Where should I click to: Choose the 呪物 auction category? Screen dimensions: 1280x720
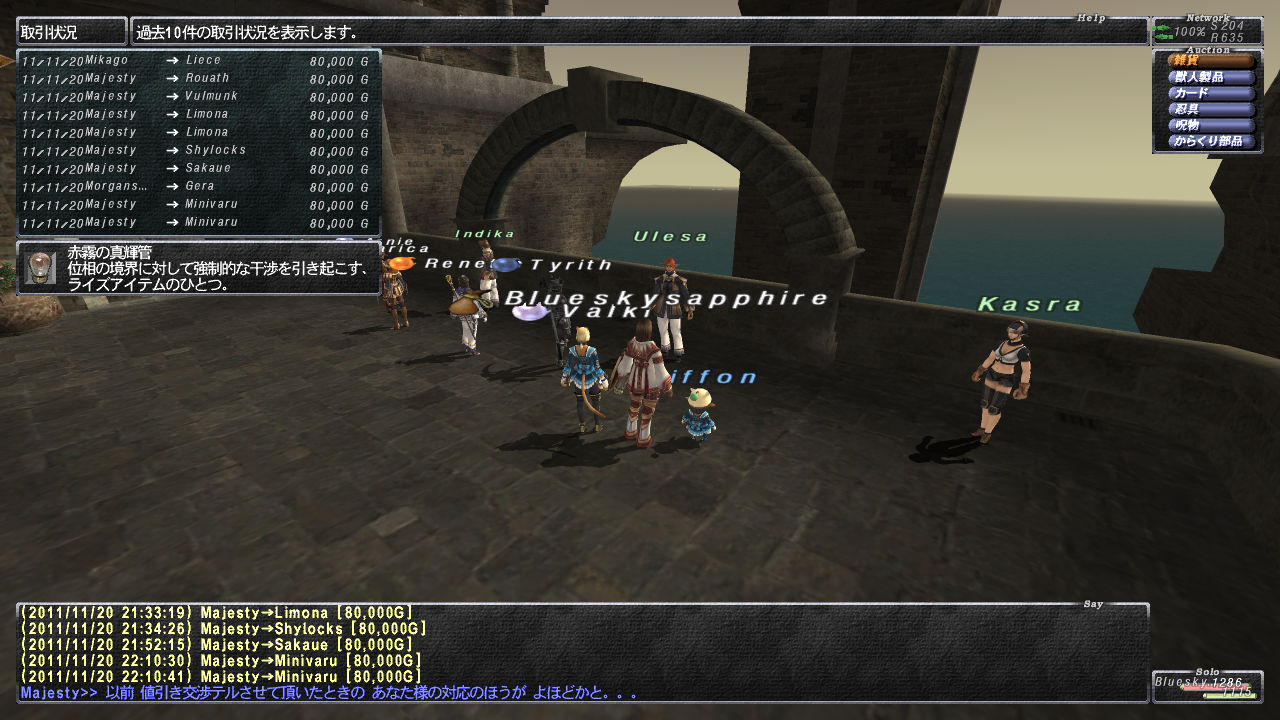tap(1209, 125)
